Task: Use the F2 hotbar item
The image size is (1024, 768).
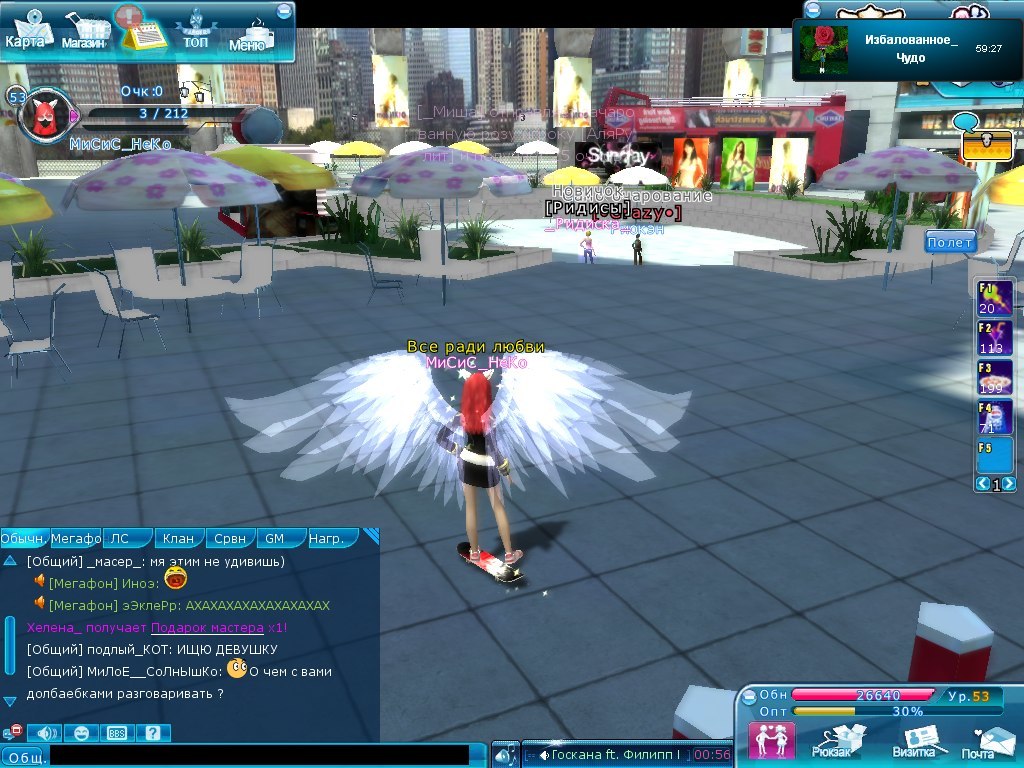Action: [x=994, y=338]
